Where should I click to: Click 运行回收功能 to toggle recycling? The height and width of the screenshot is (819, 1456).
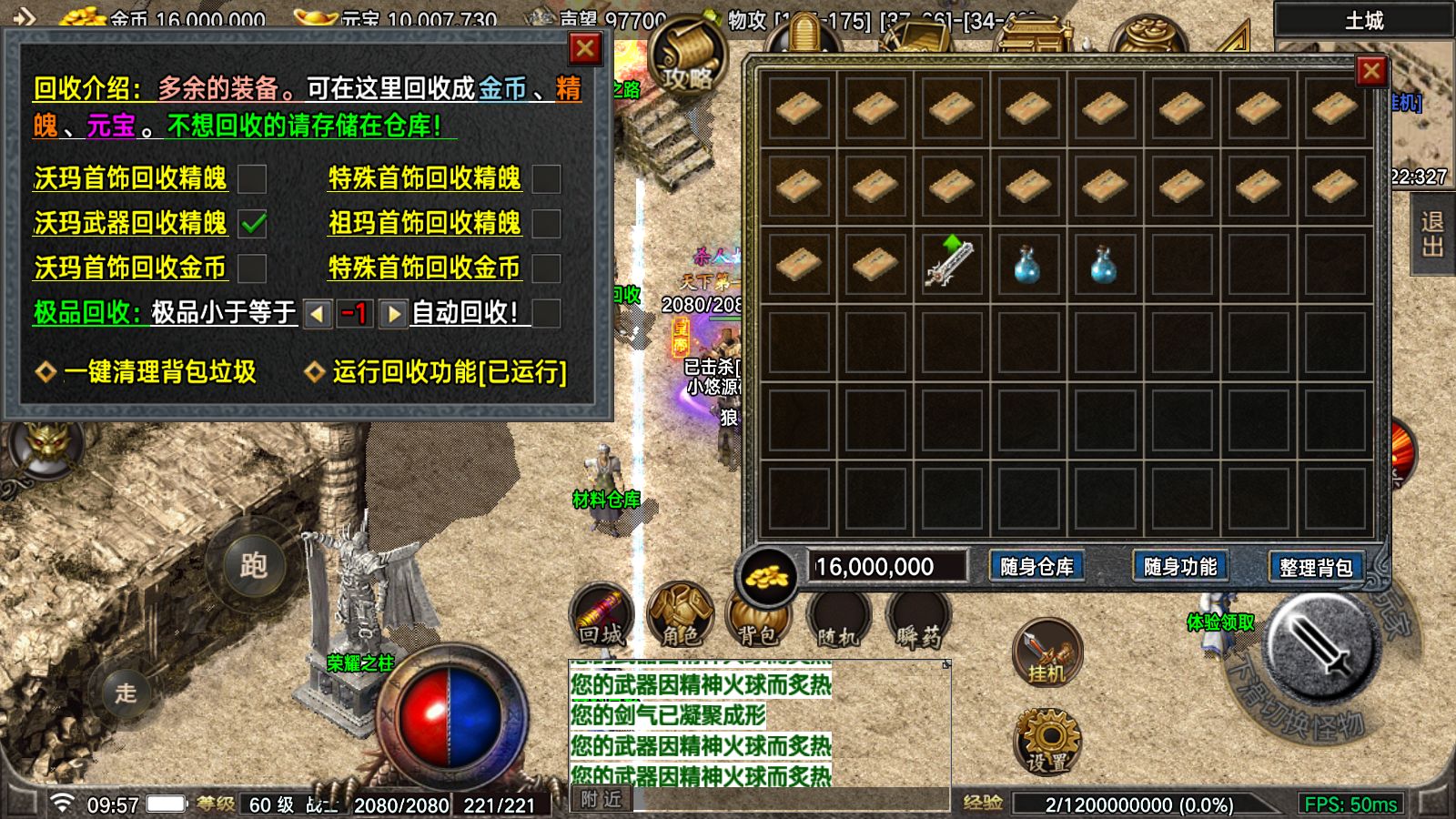click(437, 372)
